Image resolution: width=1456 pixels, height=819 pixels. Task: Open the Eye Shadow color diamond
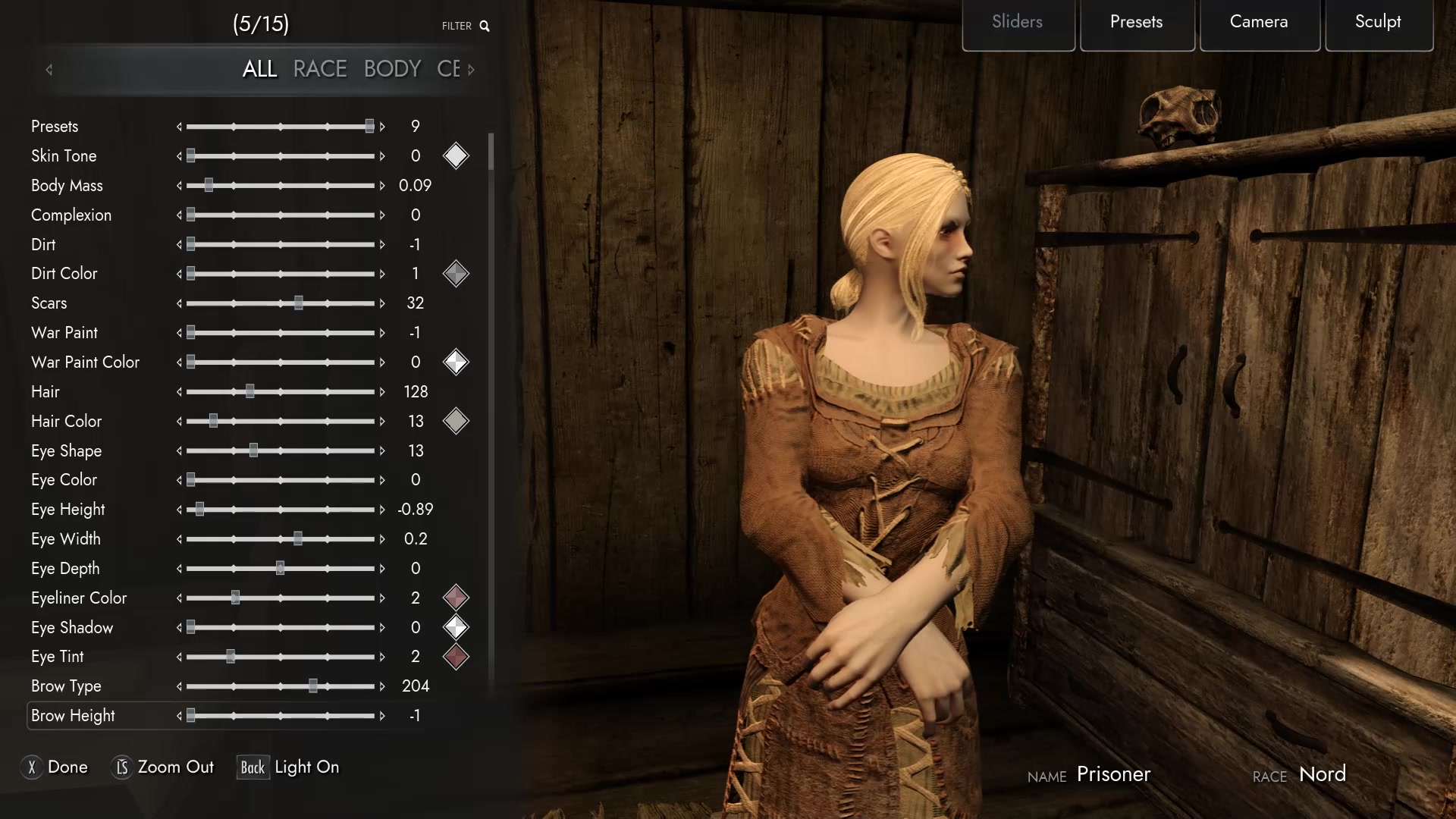[456, 627]
